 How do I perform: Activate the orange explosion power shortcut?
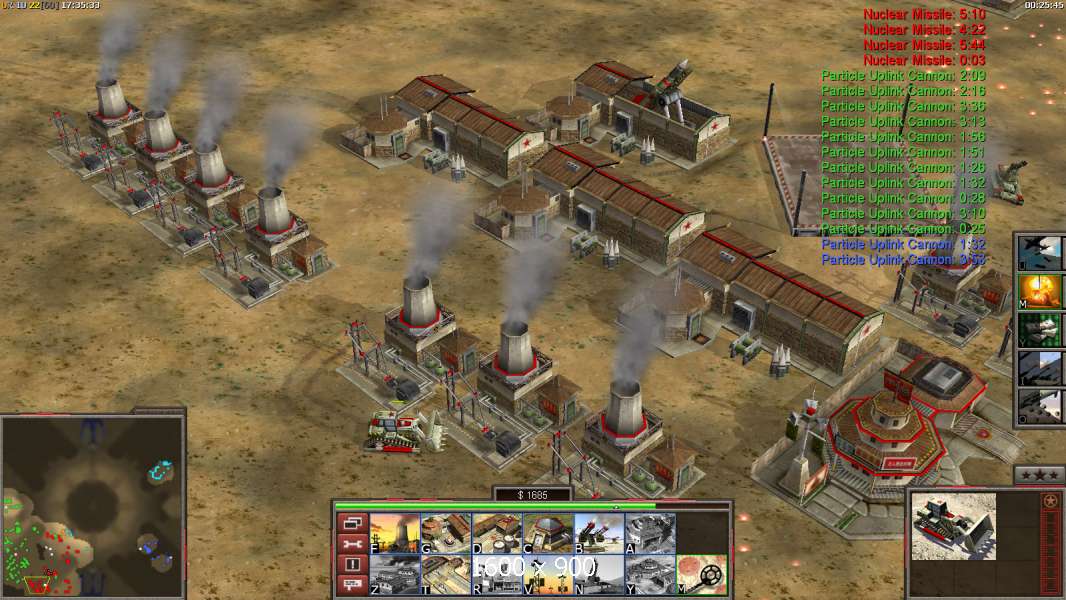click(x=1040, y=291)
